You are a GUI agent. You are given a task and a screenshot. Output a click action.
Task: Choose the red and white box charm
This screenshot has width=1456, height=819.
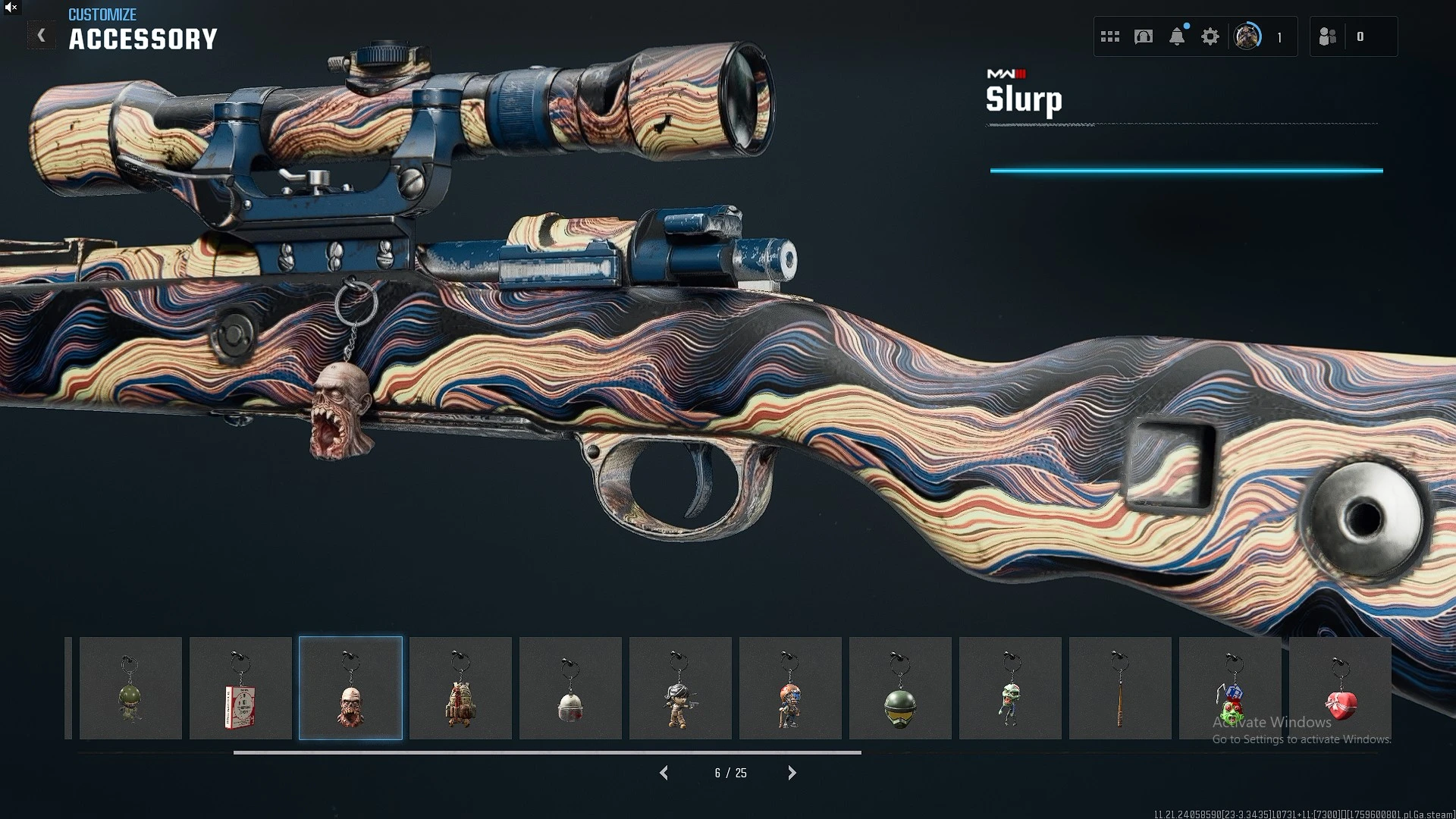click(x=240, y=689)
